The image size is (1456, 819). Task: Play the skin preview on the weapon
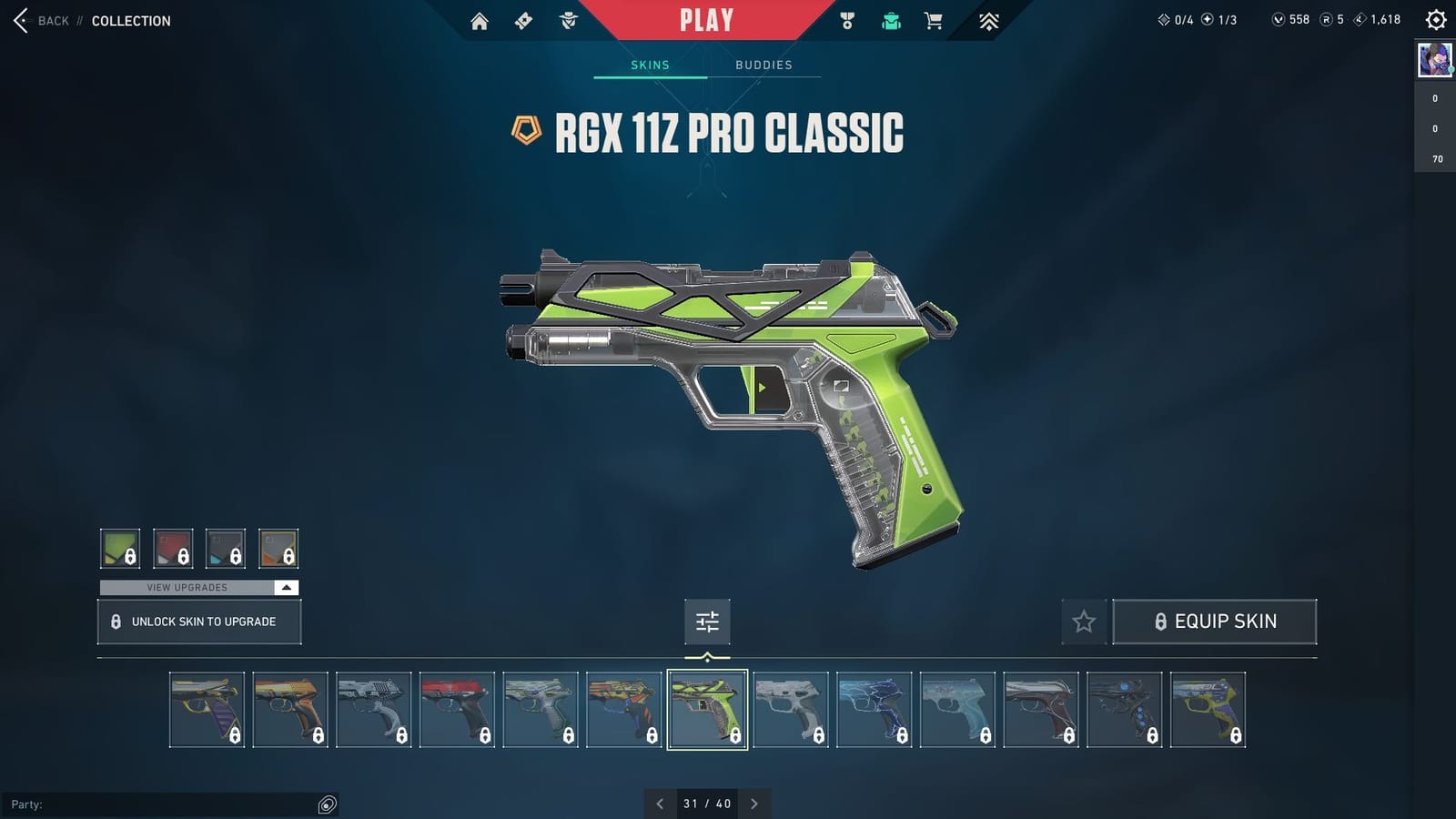761,386
